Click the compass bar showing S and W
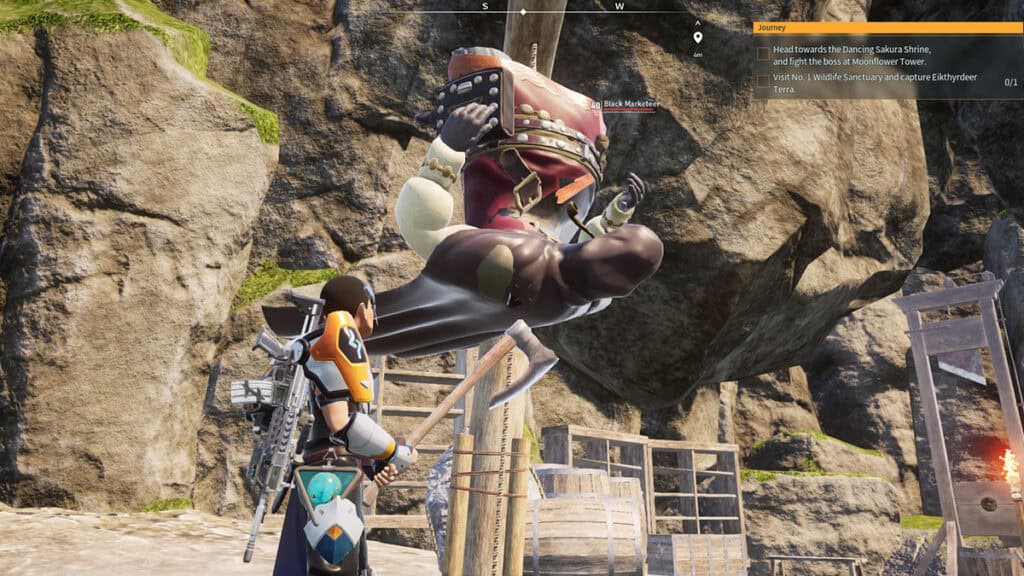1024x576 pixels. [x=551, y=8]
